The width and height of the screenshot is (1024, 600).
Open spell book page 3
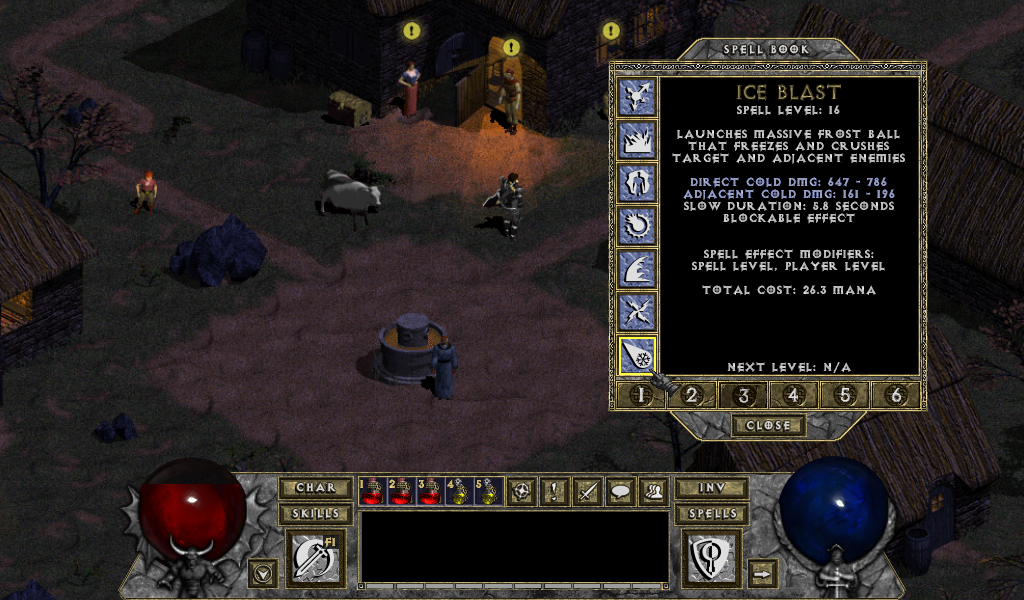pyautogui.click(x=743, y=395)
